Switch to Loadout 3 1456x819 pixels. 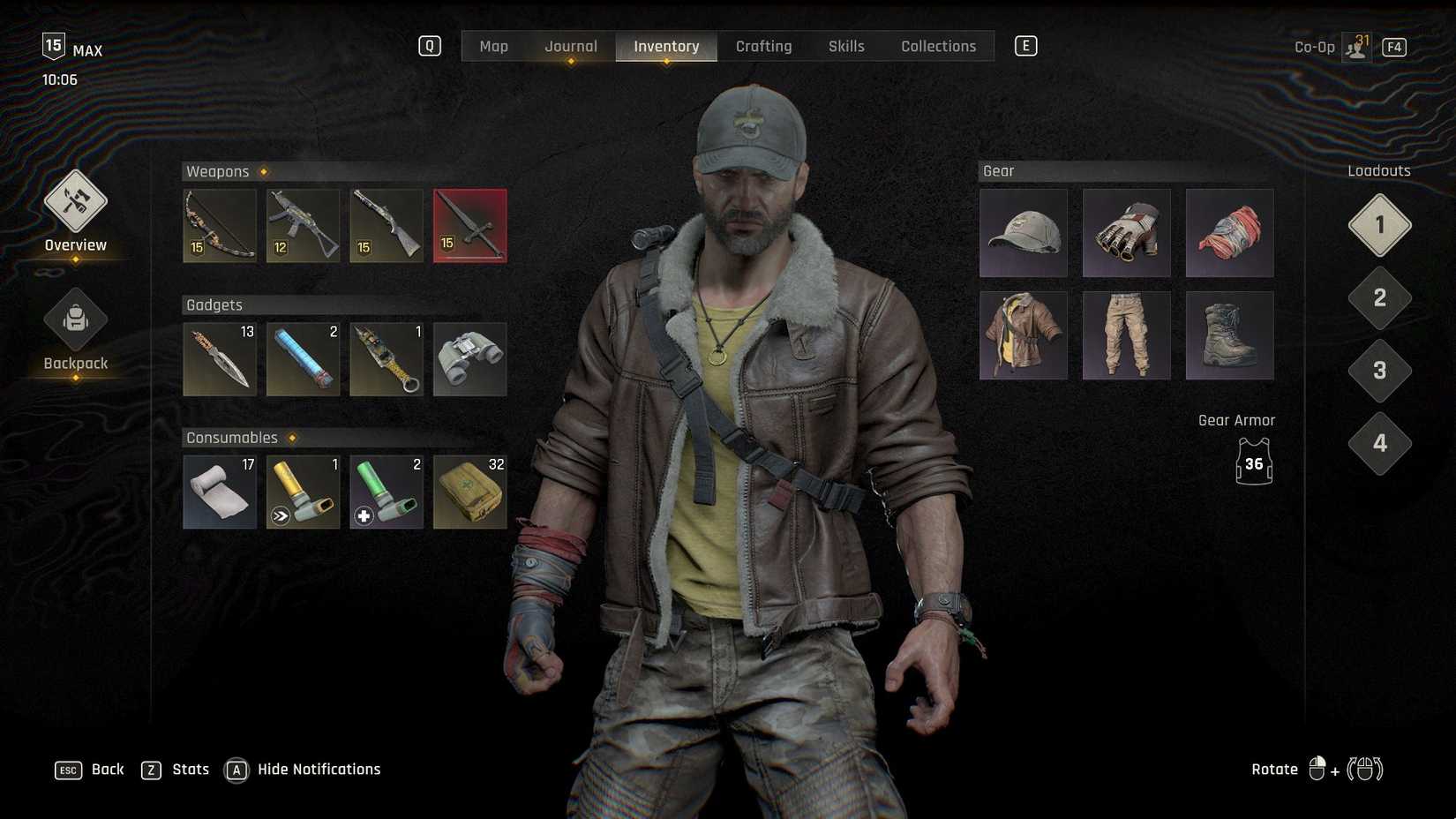1378,371
